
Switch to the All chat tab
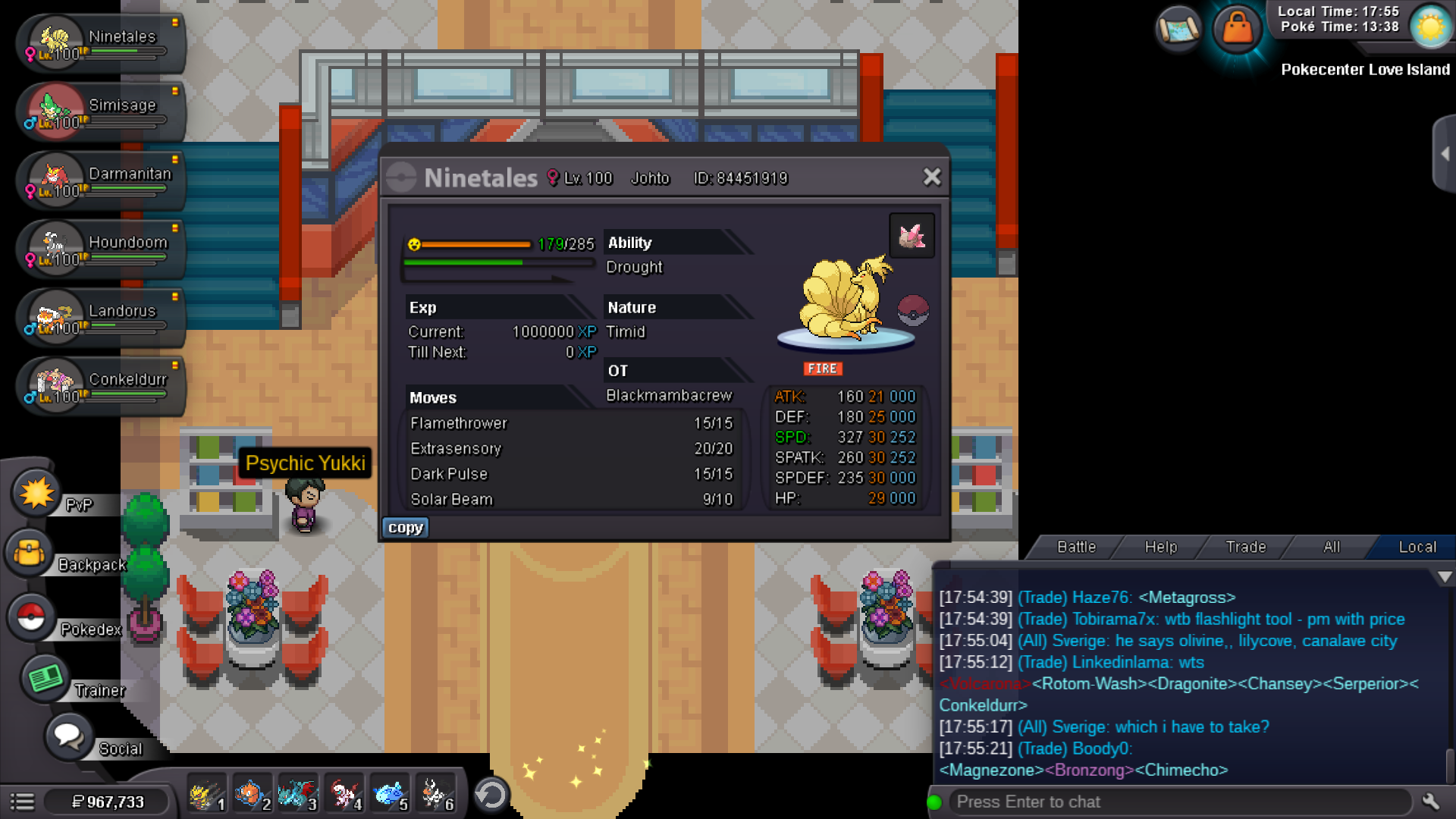(1331, 547)
